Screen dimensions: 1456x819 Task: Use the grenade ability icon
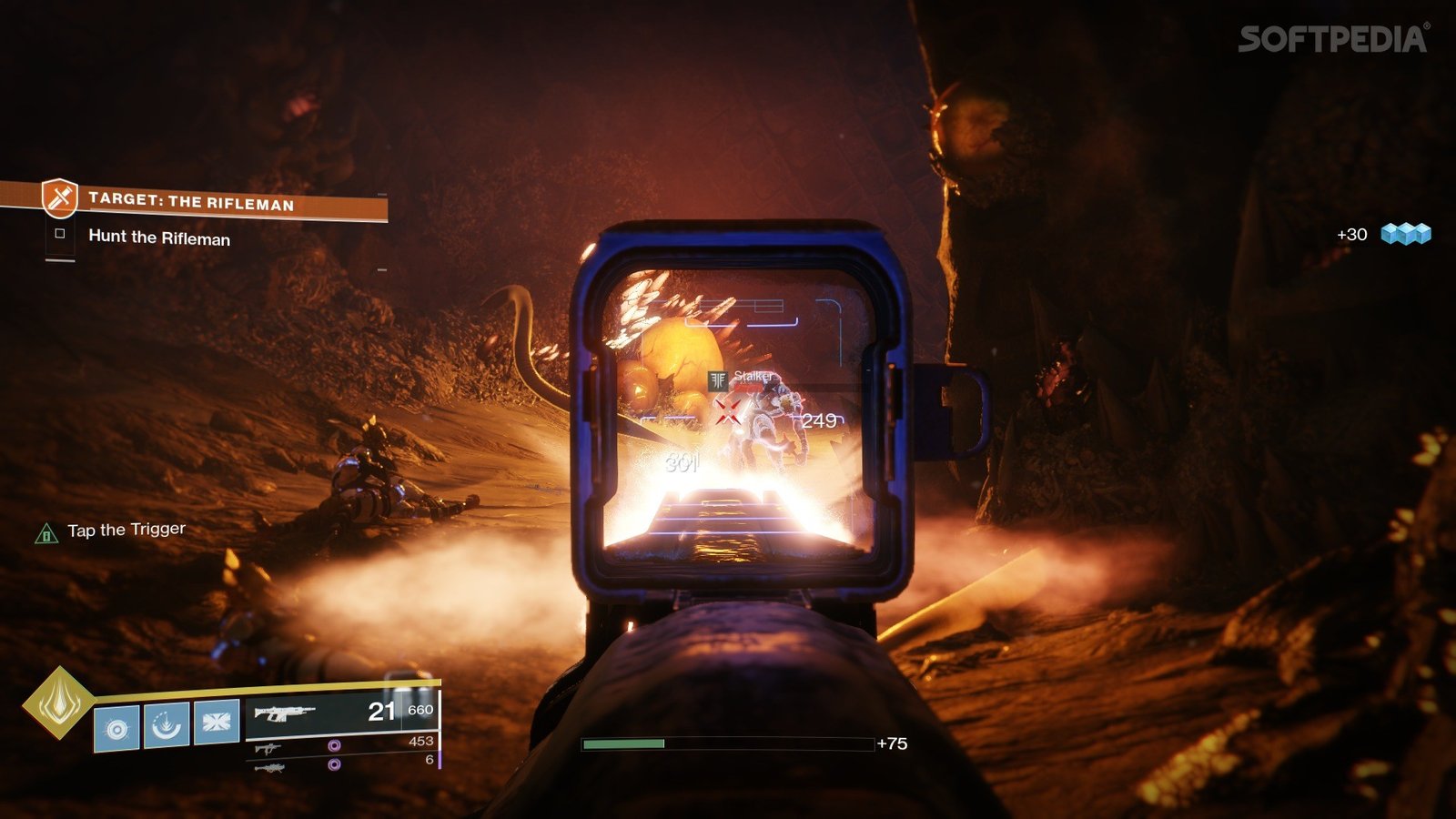pos(117,728)
